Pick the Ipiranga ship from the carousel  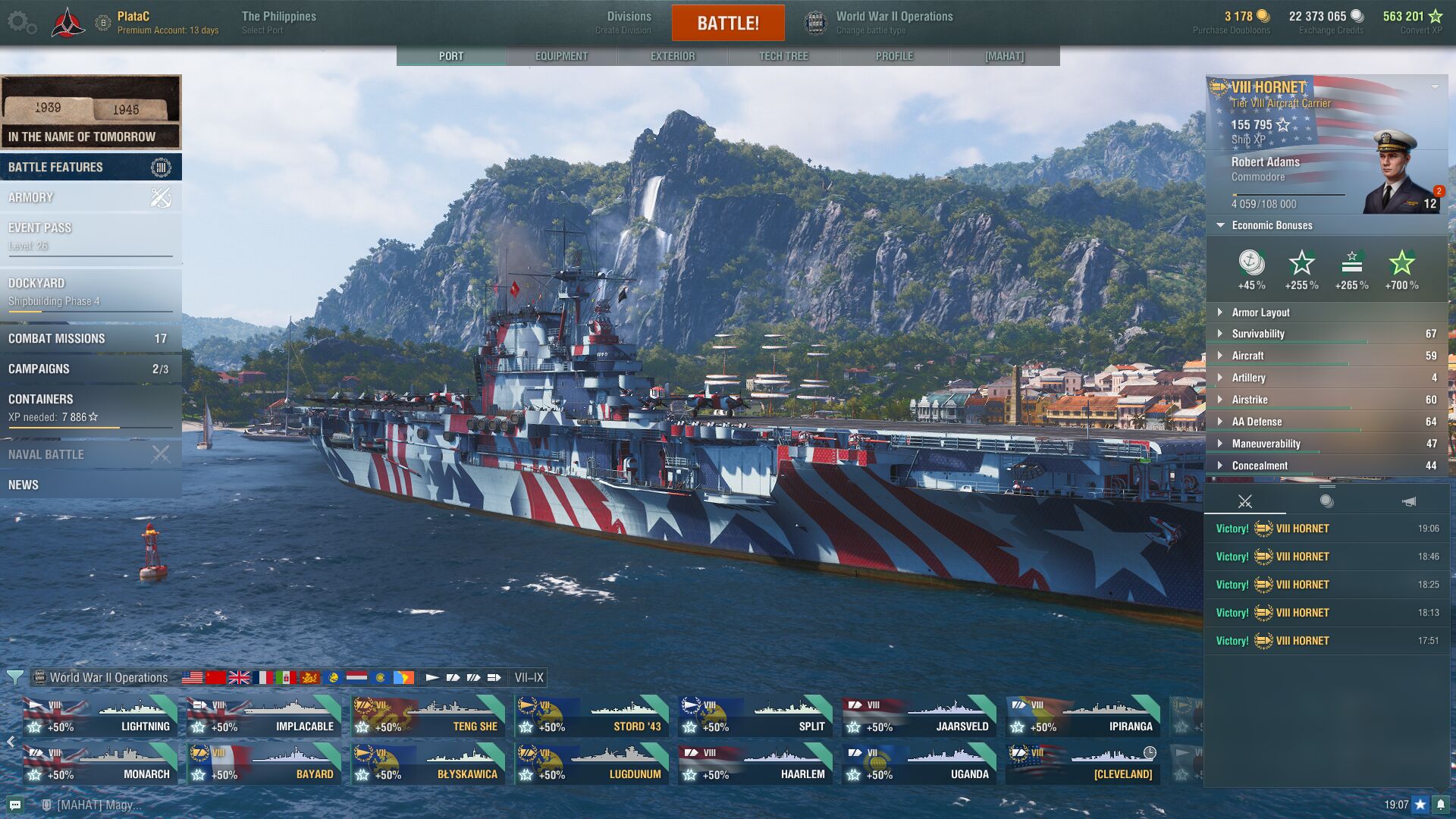click(1084, 717)
